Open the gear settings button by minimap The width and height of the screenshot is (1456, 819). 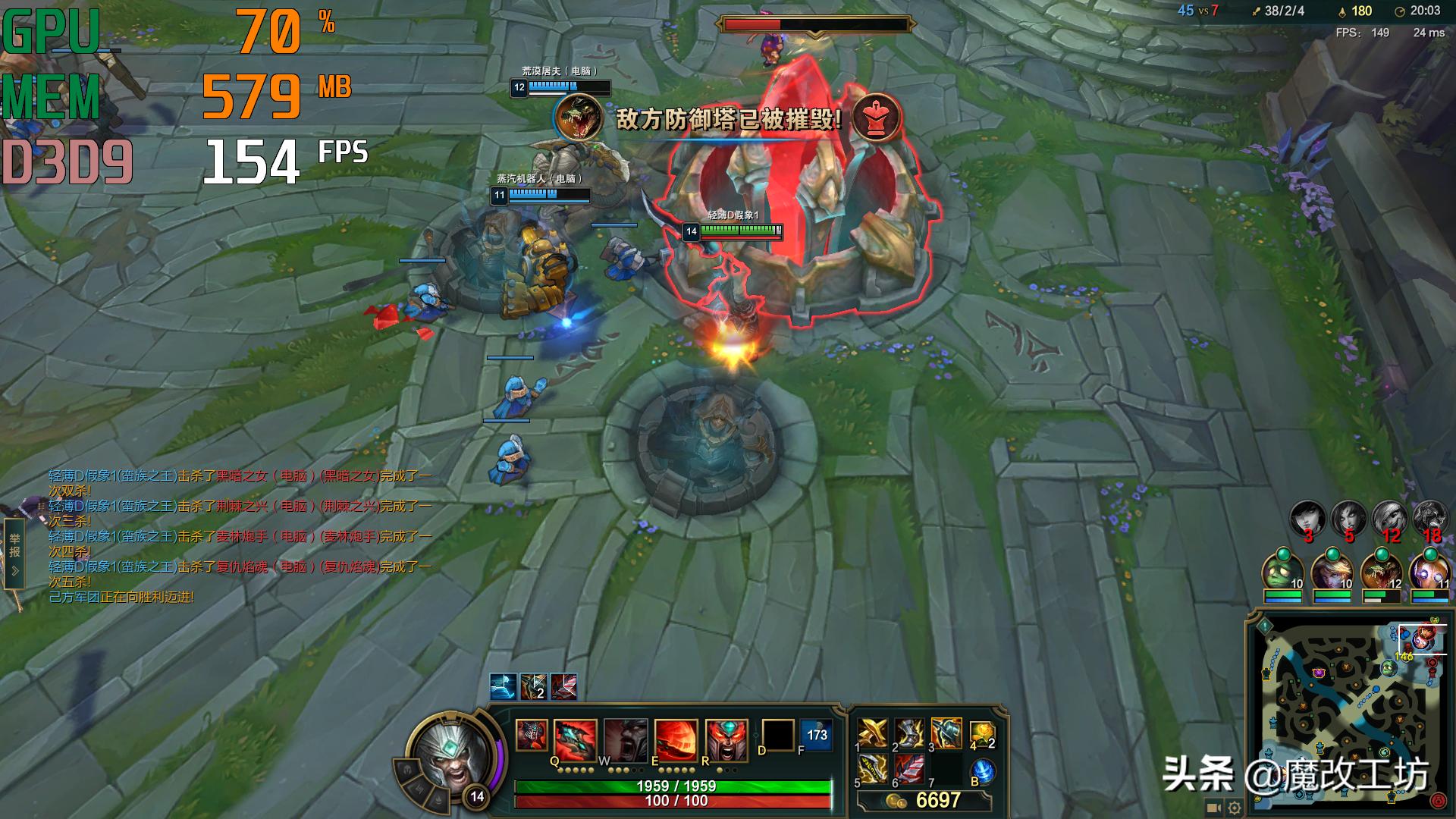click(1235, 808)
